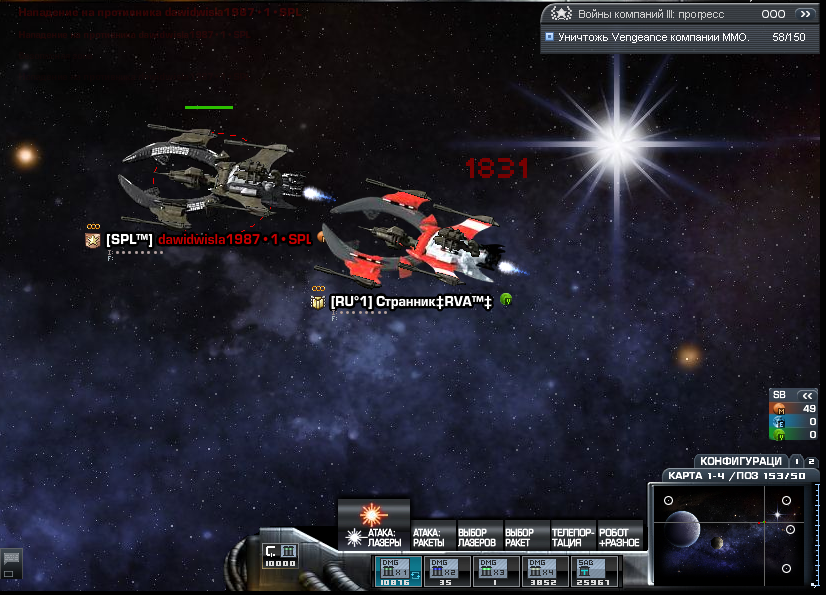Choose the DMG x3 ammo slot
This screenshot has width=826, height=595.
[495, 571]
